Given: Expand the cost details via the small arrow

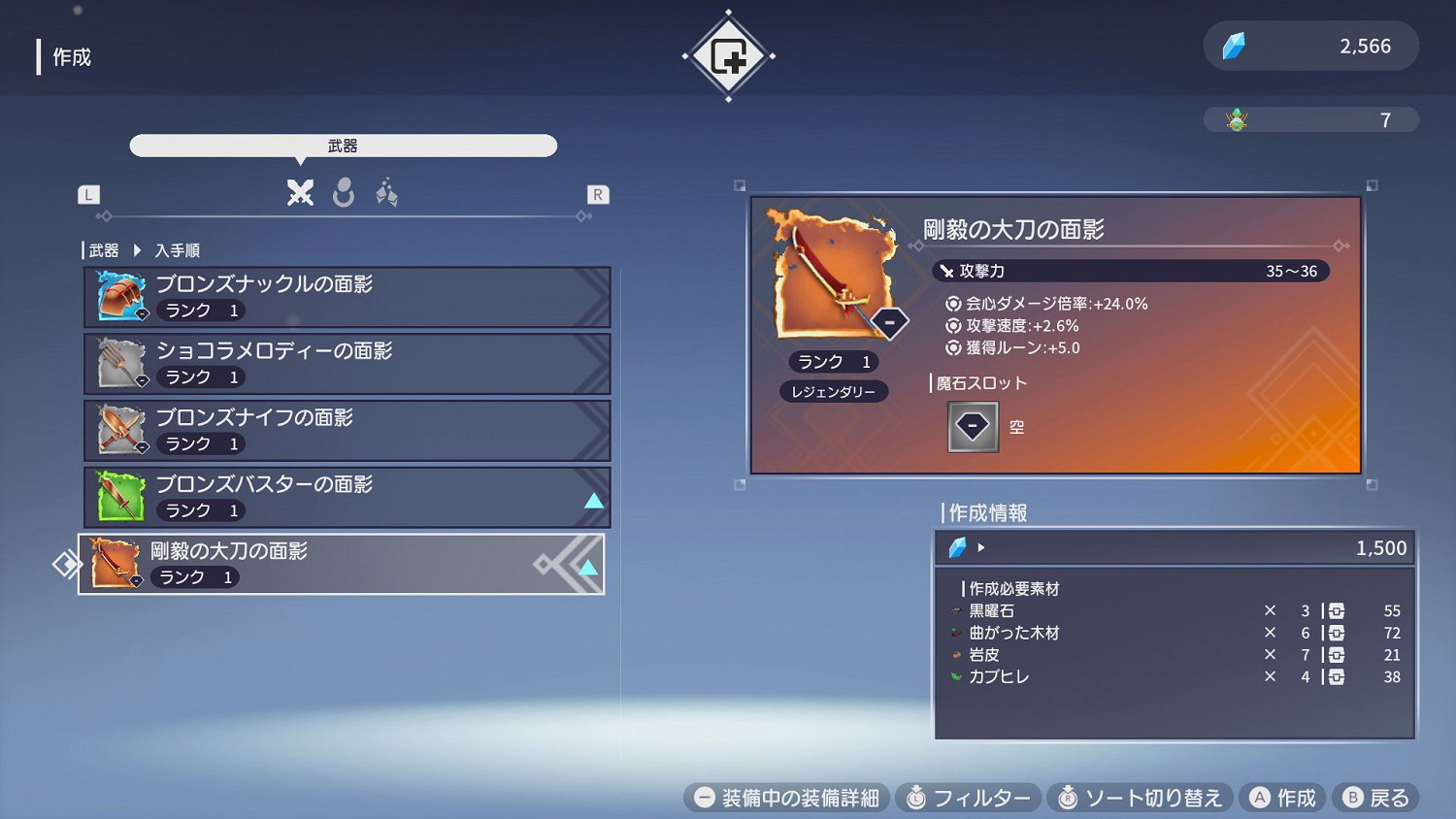Looking at the screenshot, I should pyautogui.click(x=982, y=547).
